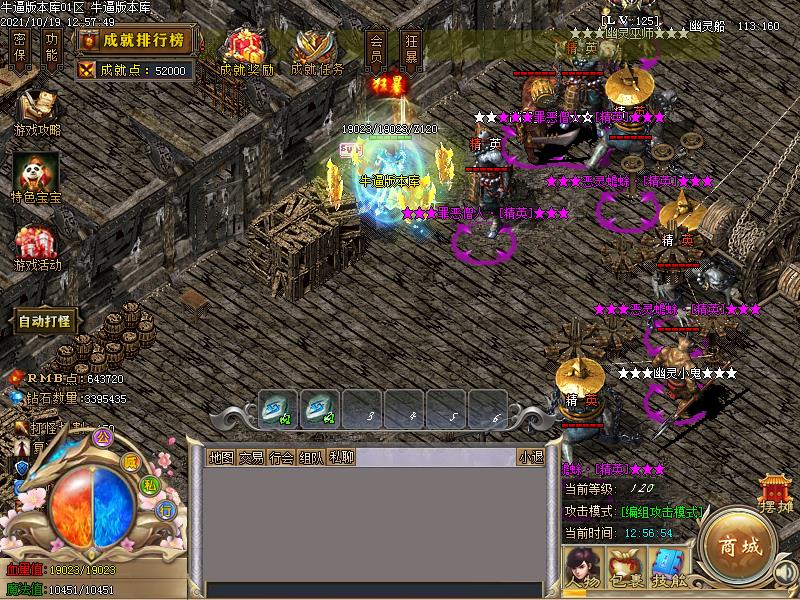Toggle 自动打怪 auto-fight
This screenshot has height=600, width=800.
coord(44,321)
